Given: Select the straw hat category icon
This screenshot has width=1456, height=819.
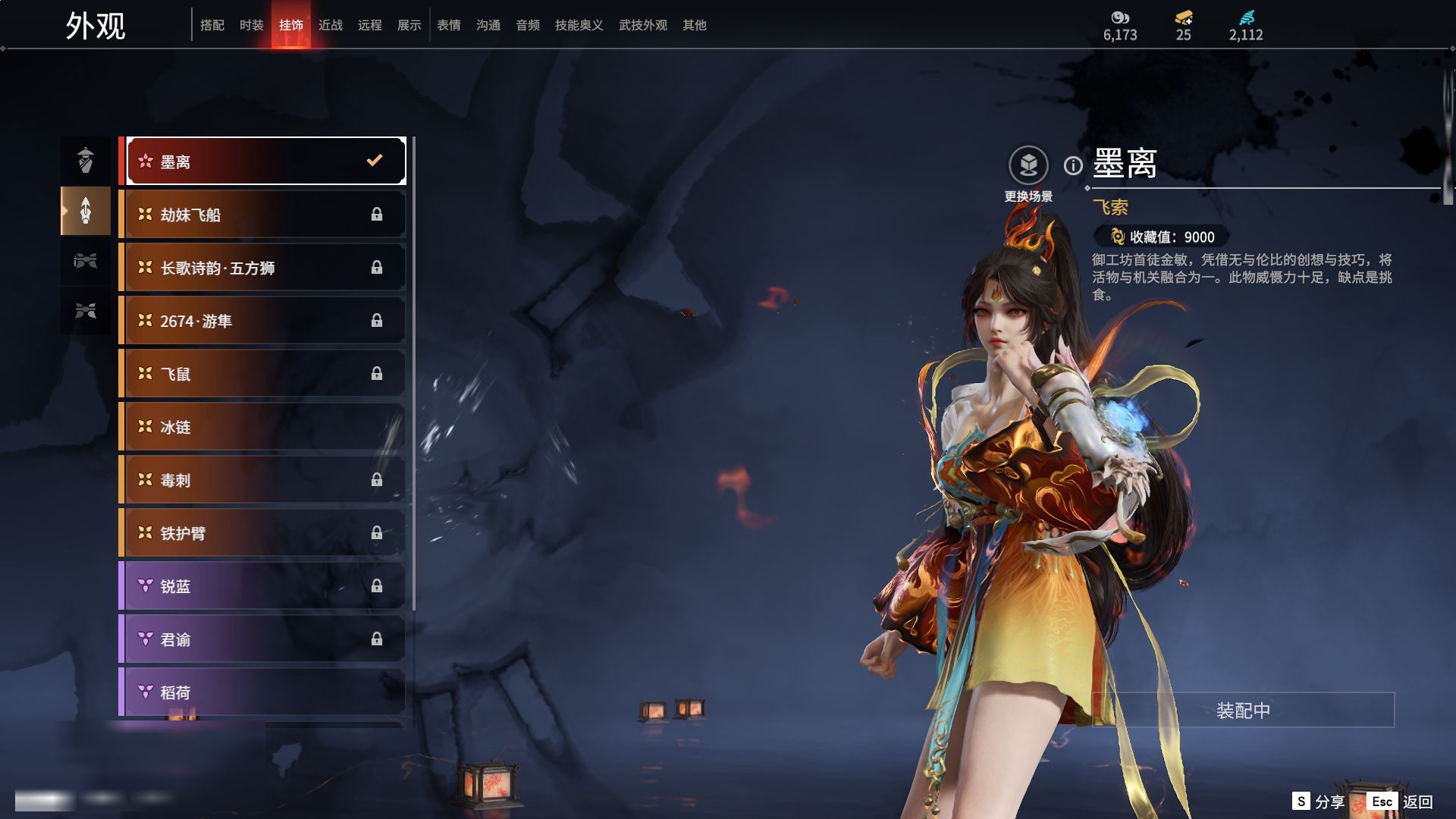Looking at the screenshot, I should pyautogui.click(x=86, y=160).
